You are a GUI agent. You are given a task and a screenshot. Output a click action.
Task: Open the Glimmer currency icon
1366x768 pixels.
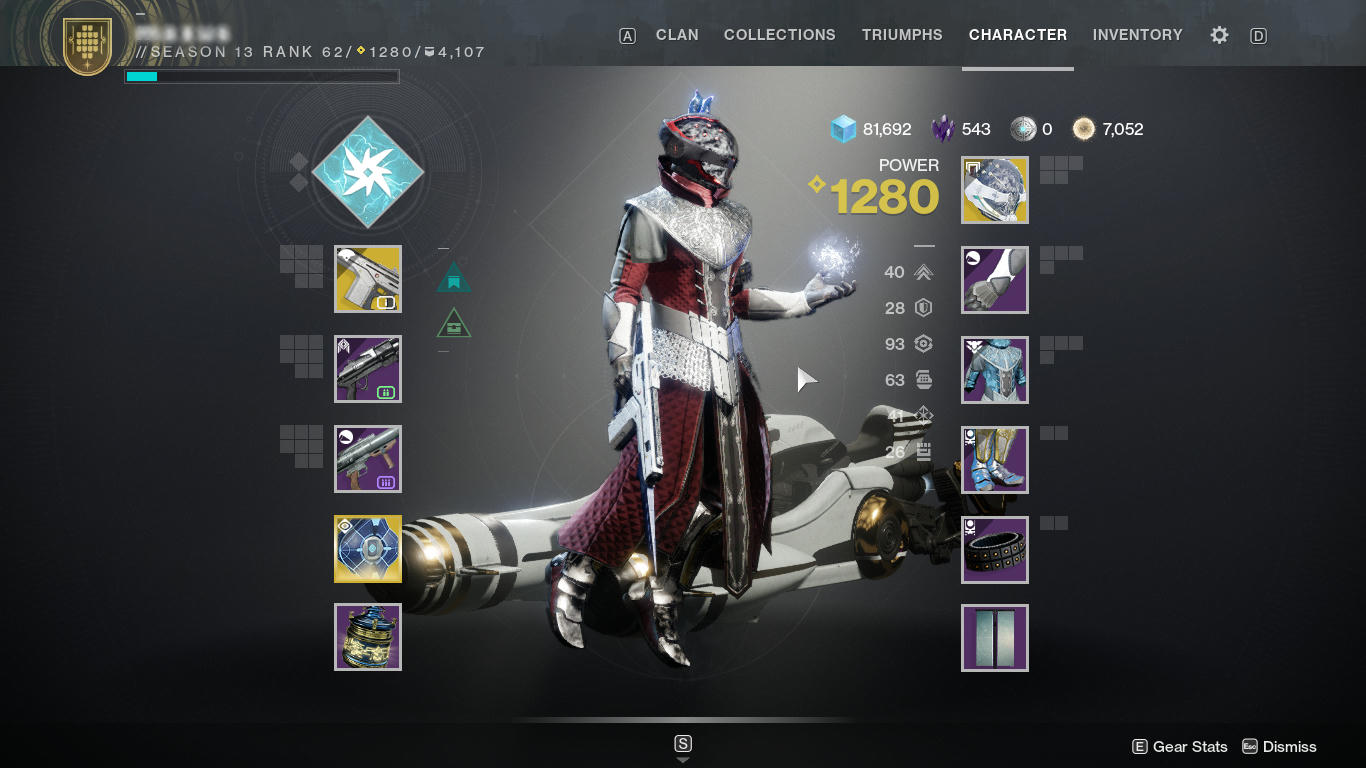tap(843, 128)
